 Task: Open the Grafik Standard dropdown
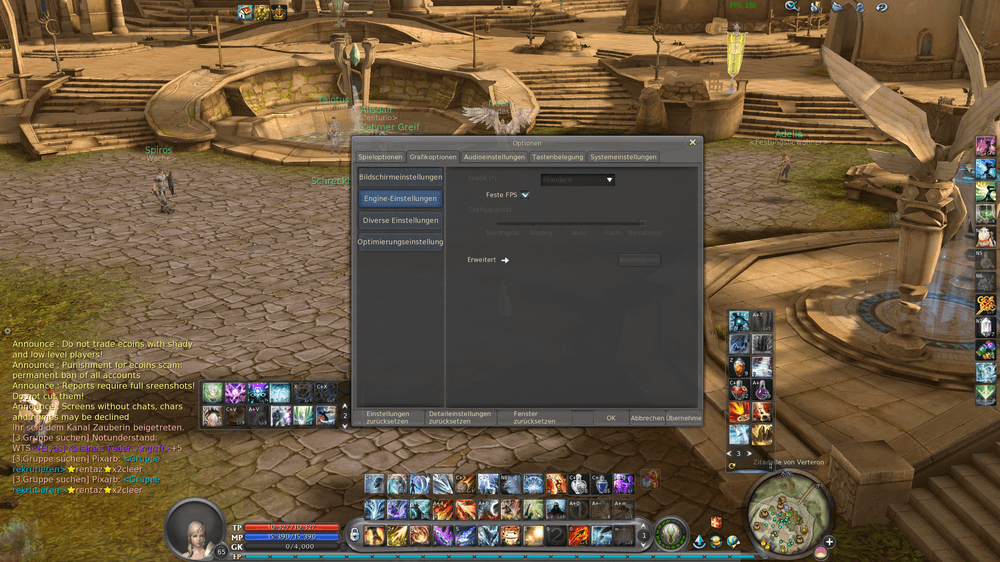[578, 180]
